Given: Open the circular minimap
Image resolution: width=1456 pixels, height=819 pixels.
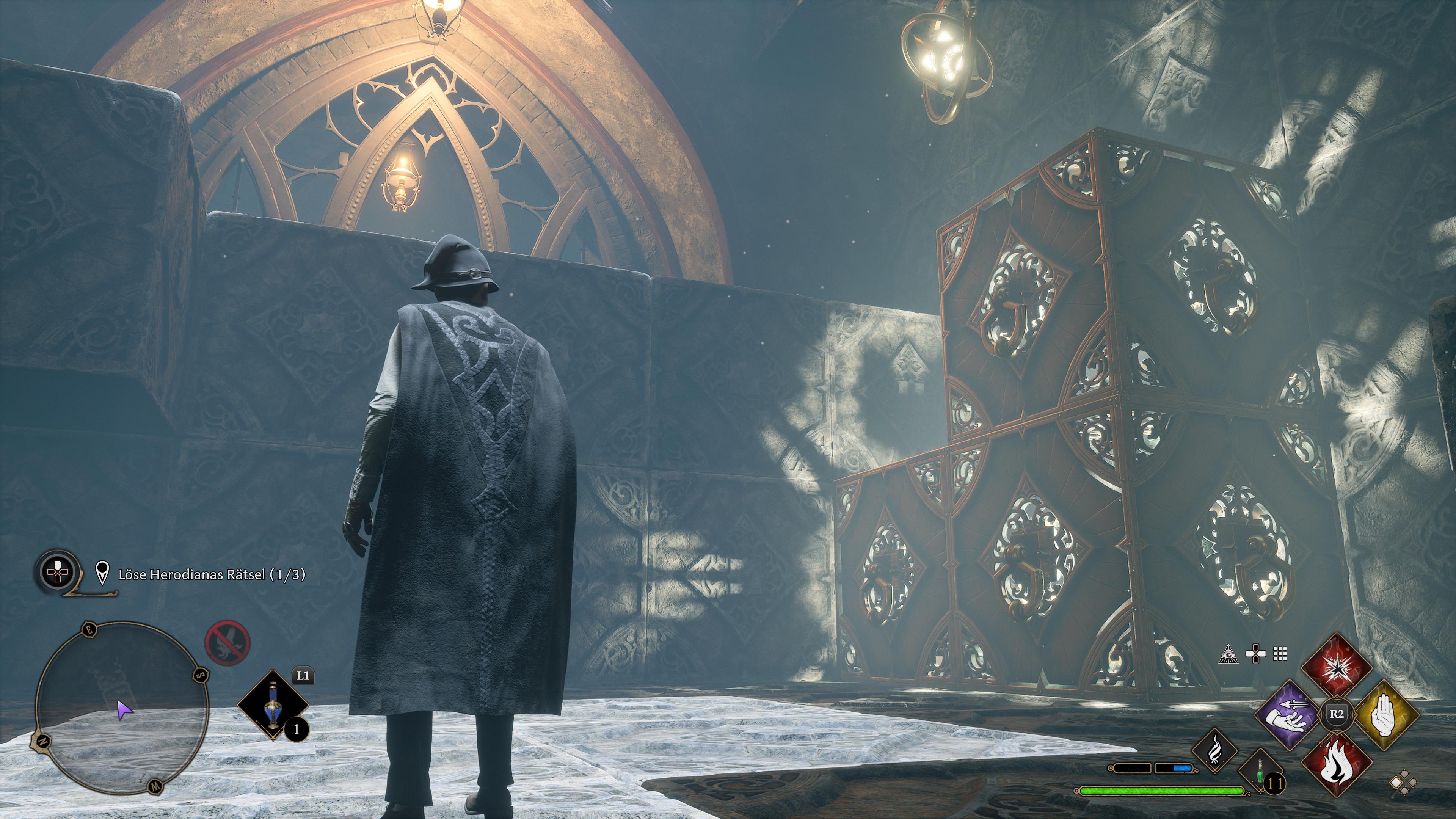Looking at the screenshot, I should (121, 709).
